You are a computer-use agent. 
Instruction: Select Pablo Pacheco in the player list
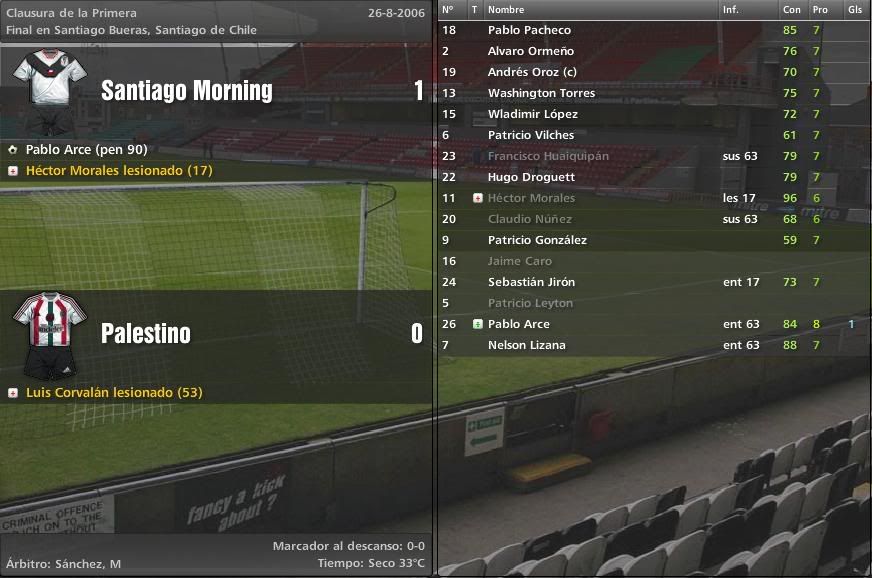click(x=529, y=30)
